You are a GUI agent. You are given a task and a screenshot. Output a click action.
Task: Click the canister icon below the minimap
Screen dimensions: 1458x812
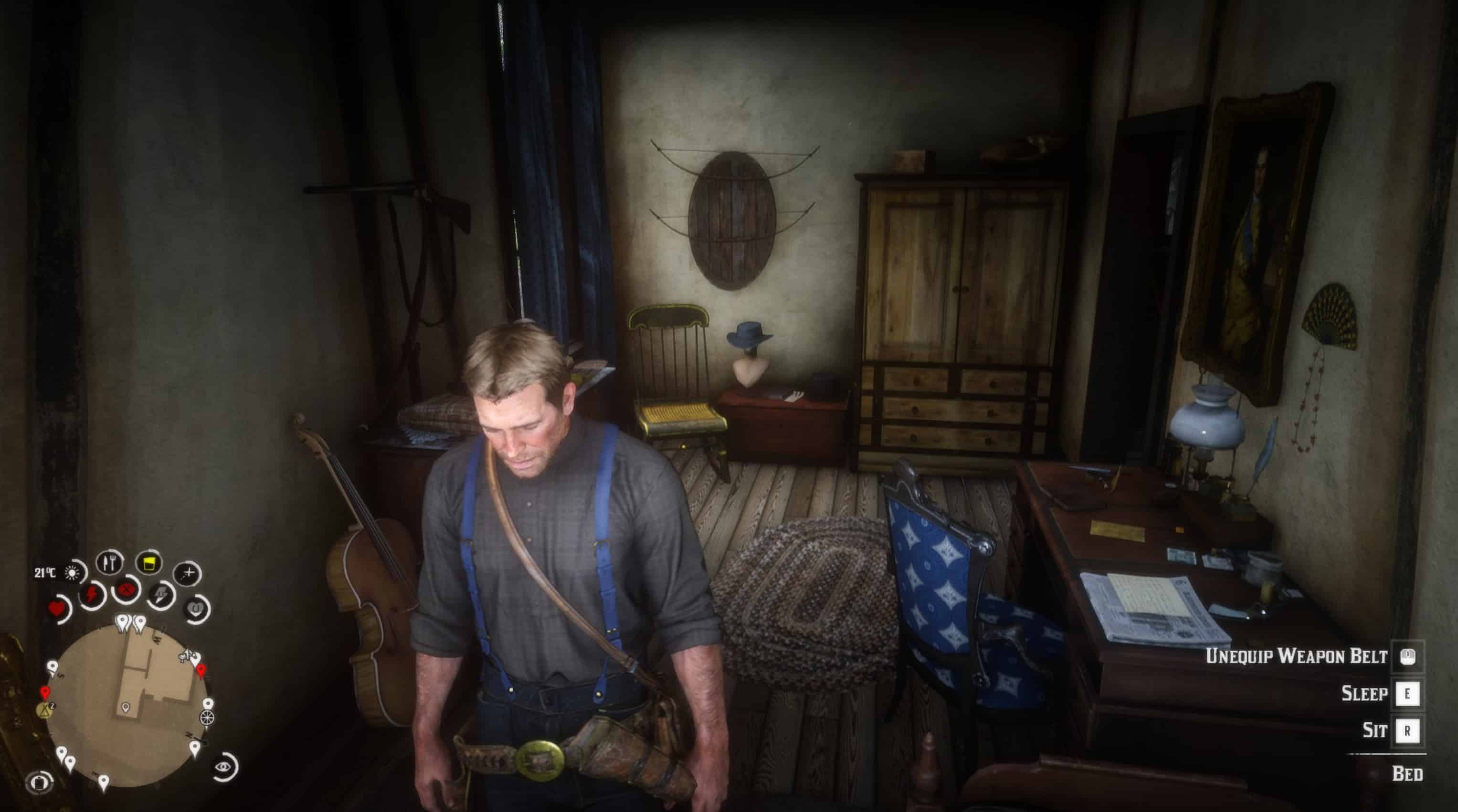click(40, 782)
